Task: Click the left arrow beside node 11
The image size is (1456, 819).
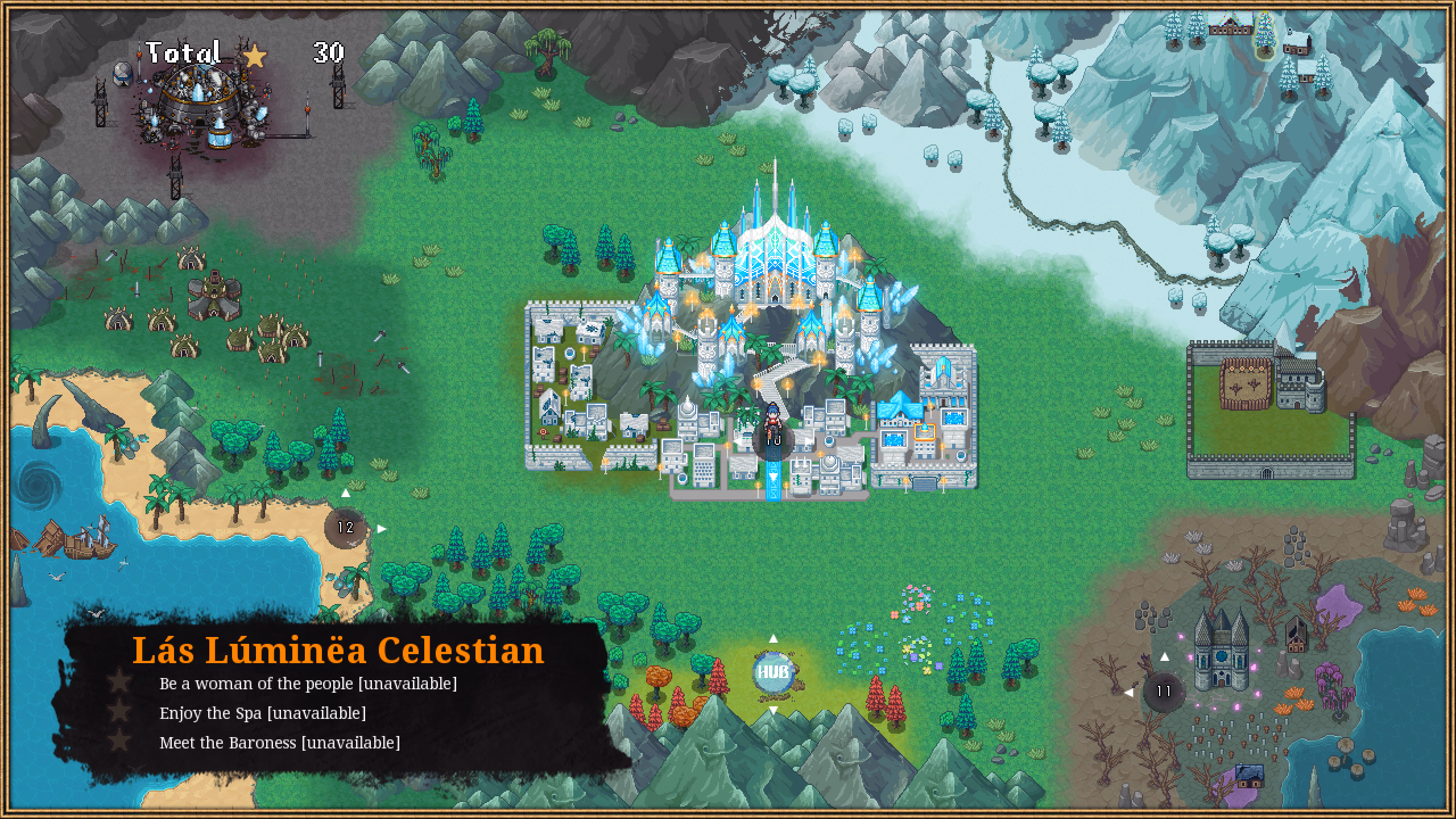Action: 1129,692
